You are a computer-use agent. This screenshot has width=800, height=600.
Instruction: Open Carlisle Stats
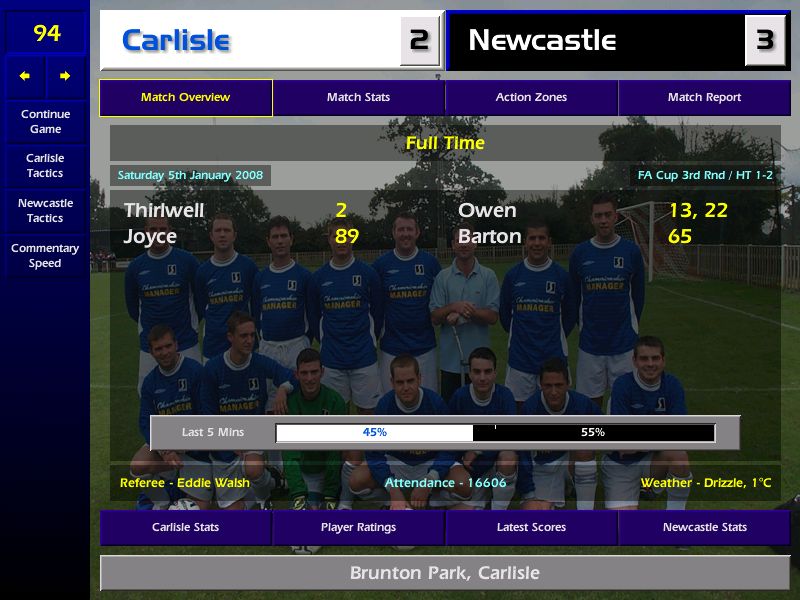tap(185, 527)
